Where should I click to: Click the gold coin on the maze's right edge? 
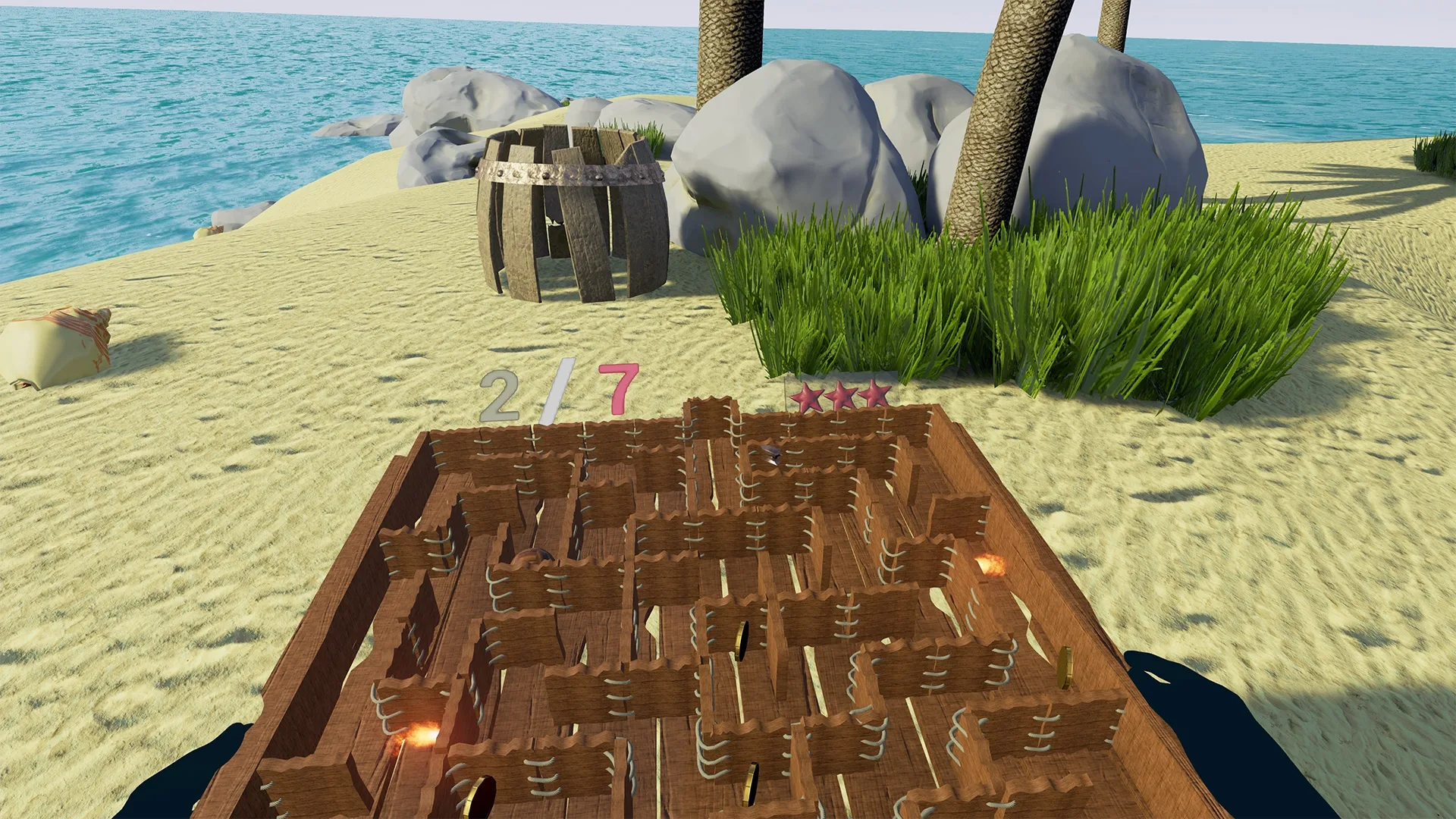point(1064,667)
